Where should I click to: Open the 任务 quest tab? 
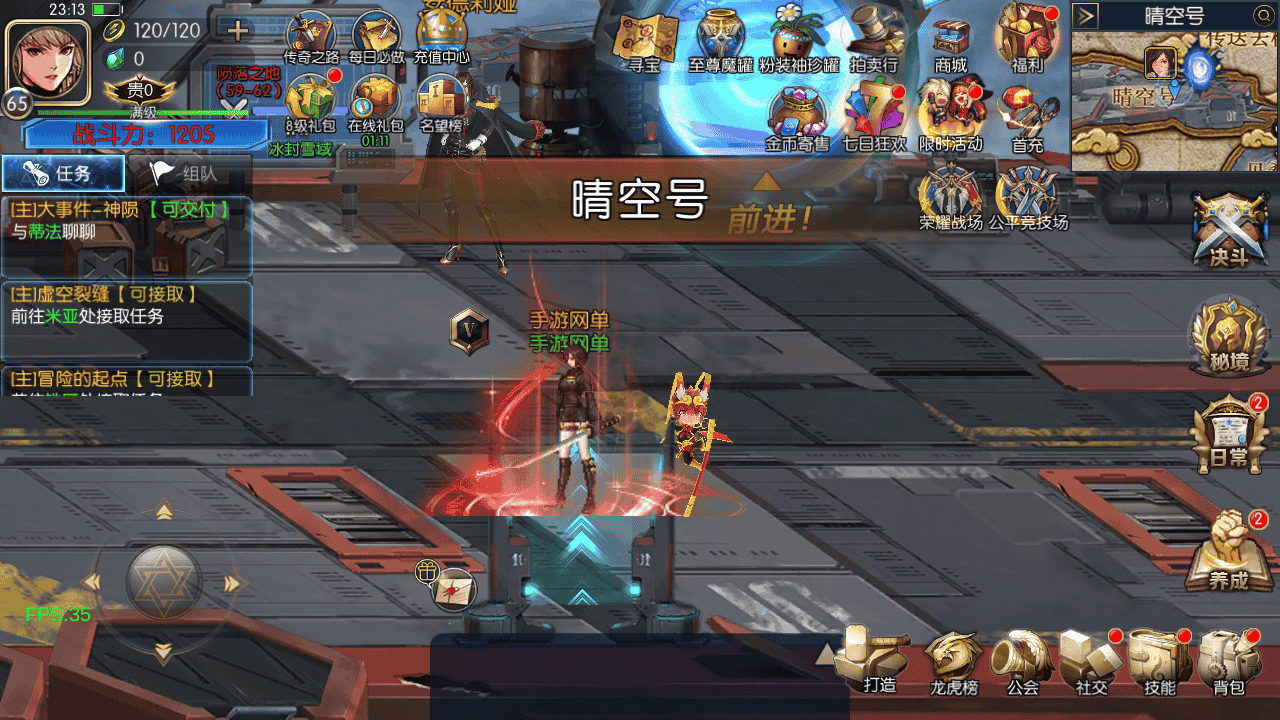63,173
